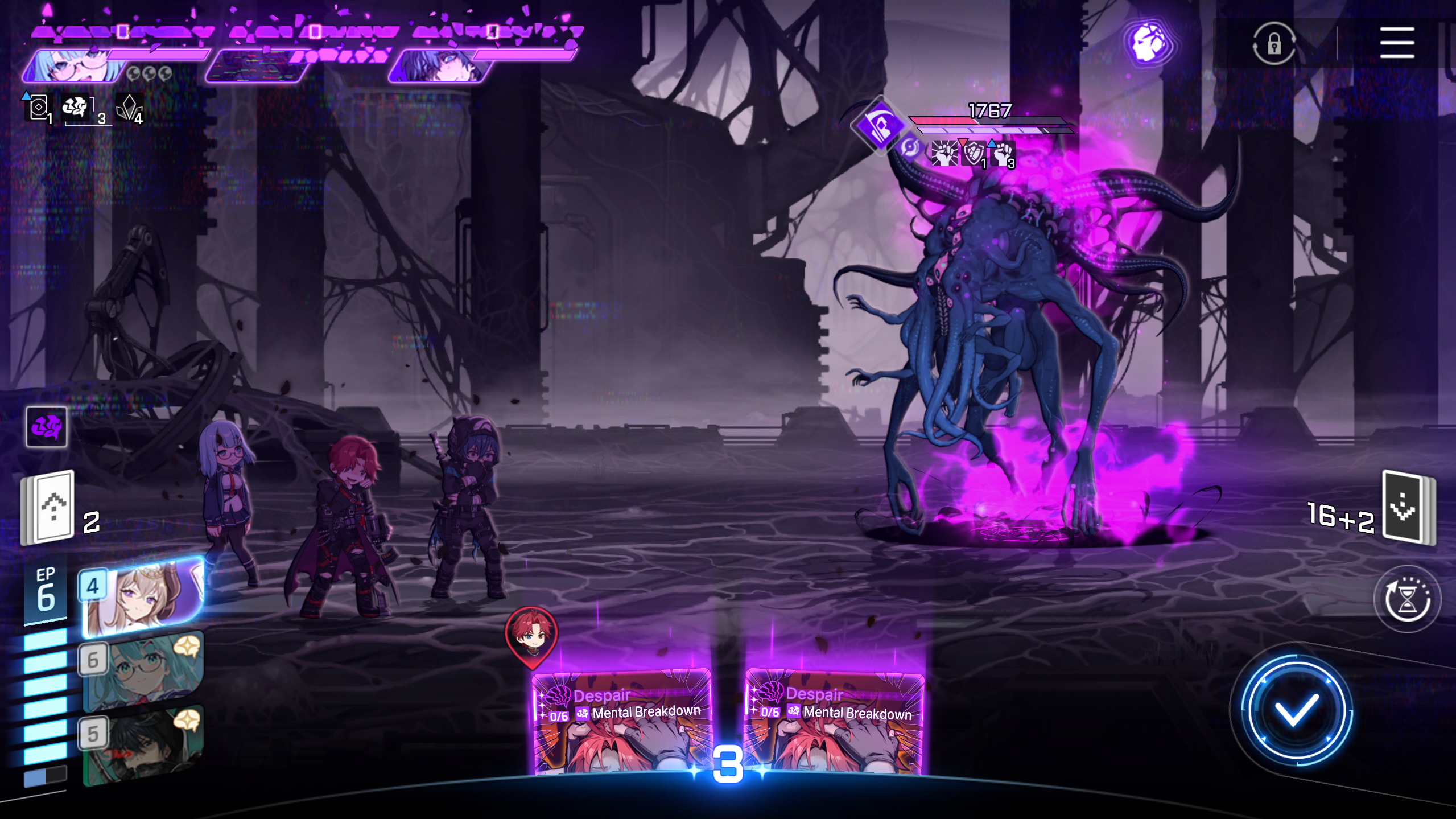Select the right Despair Mental Breakdown card
This screenshot has width=1456, height=819.
pos(834,723)
